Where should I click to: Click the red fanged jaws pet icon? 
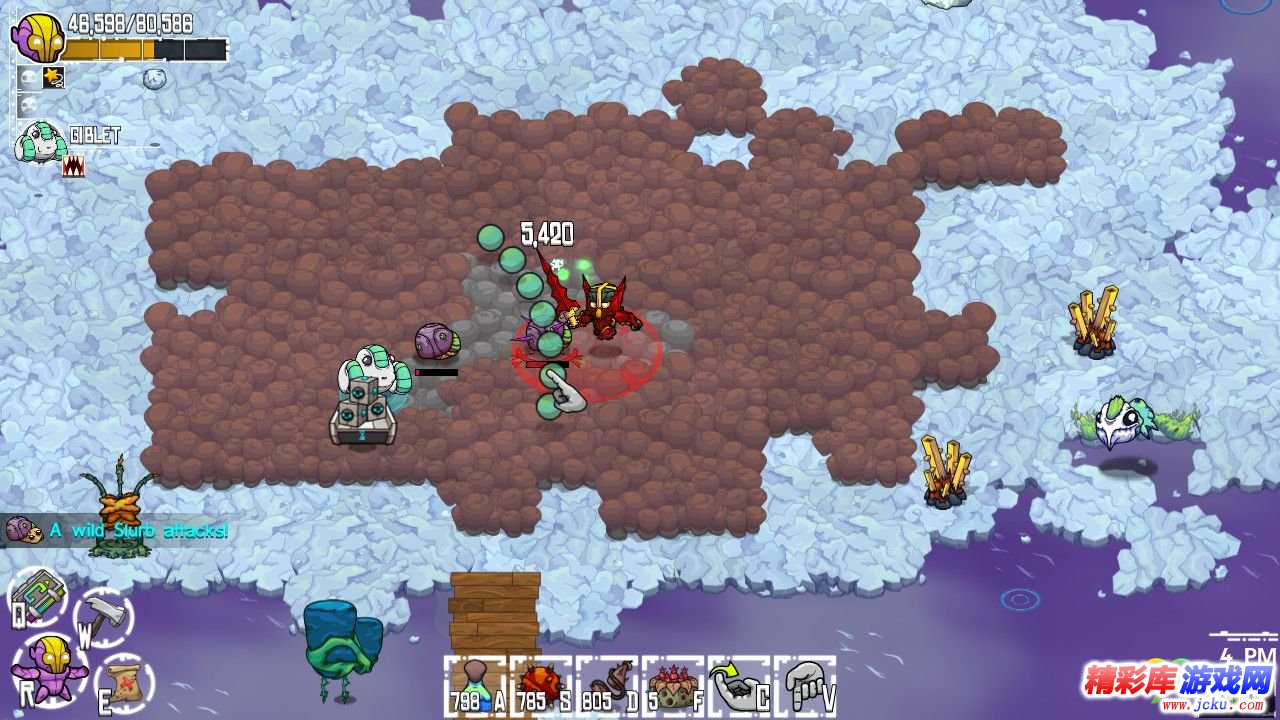coord(73,166)
